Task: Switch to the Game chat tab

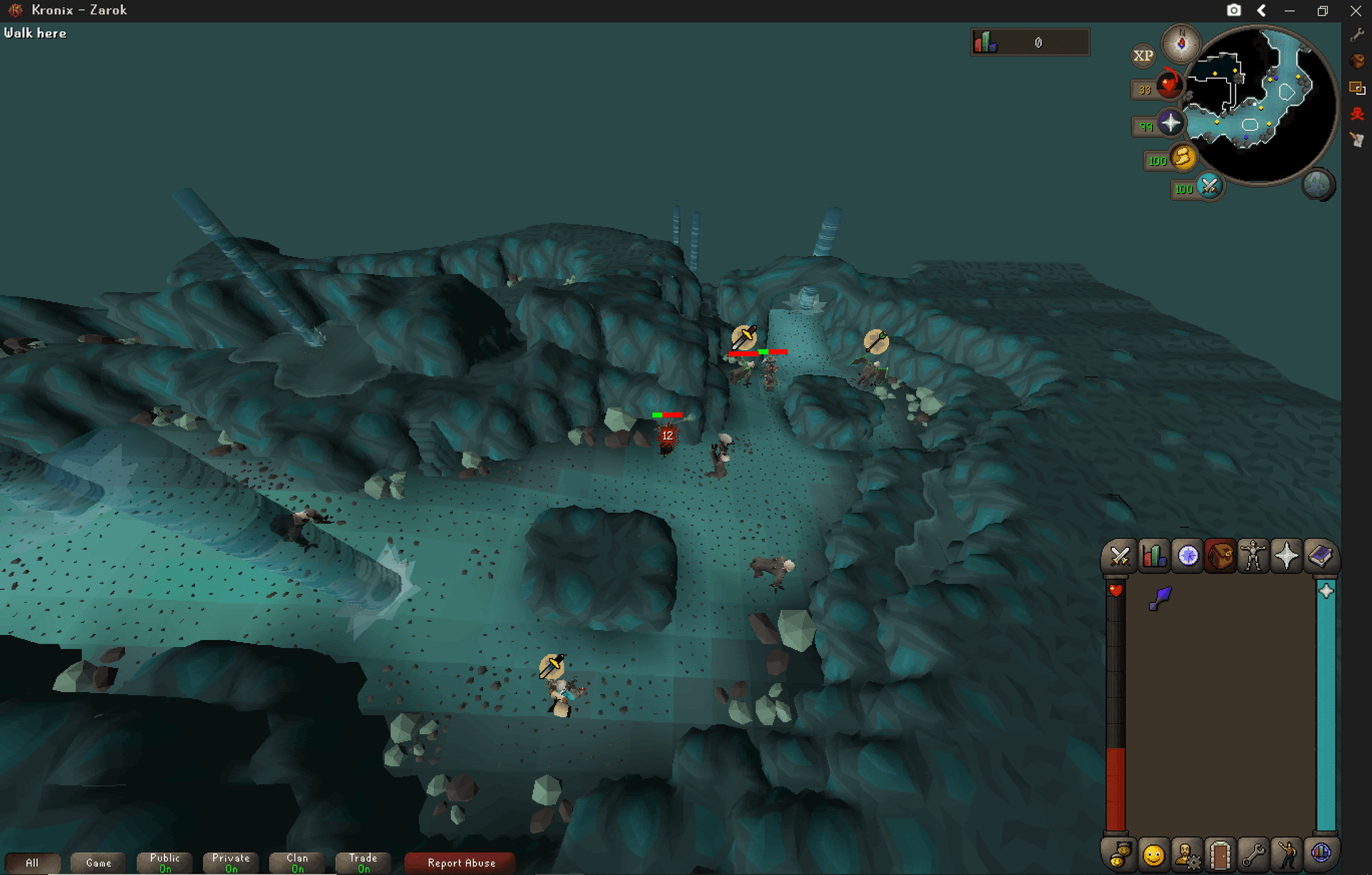Action: [98, 862]
